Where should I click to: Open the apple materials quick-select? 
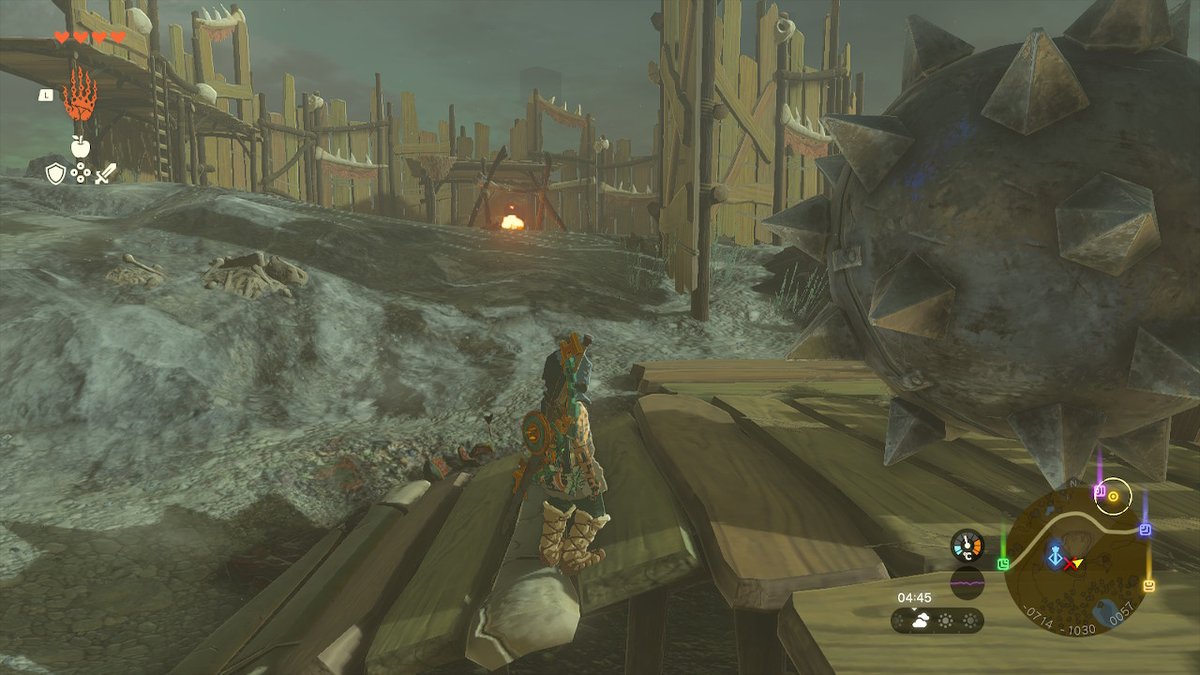click(x=81, y=147)
